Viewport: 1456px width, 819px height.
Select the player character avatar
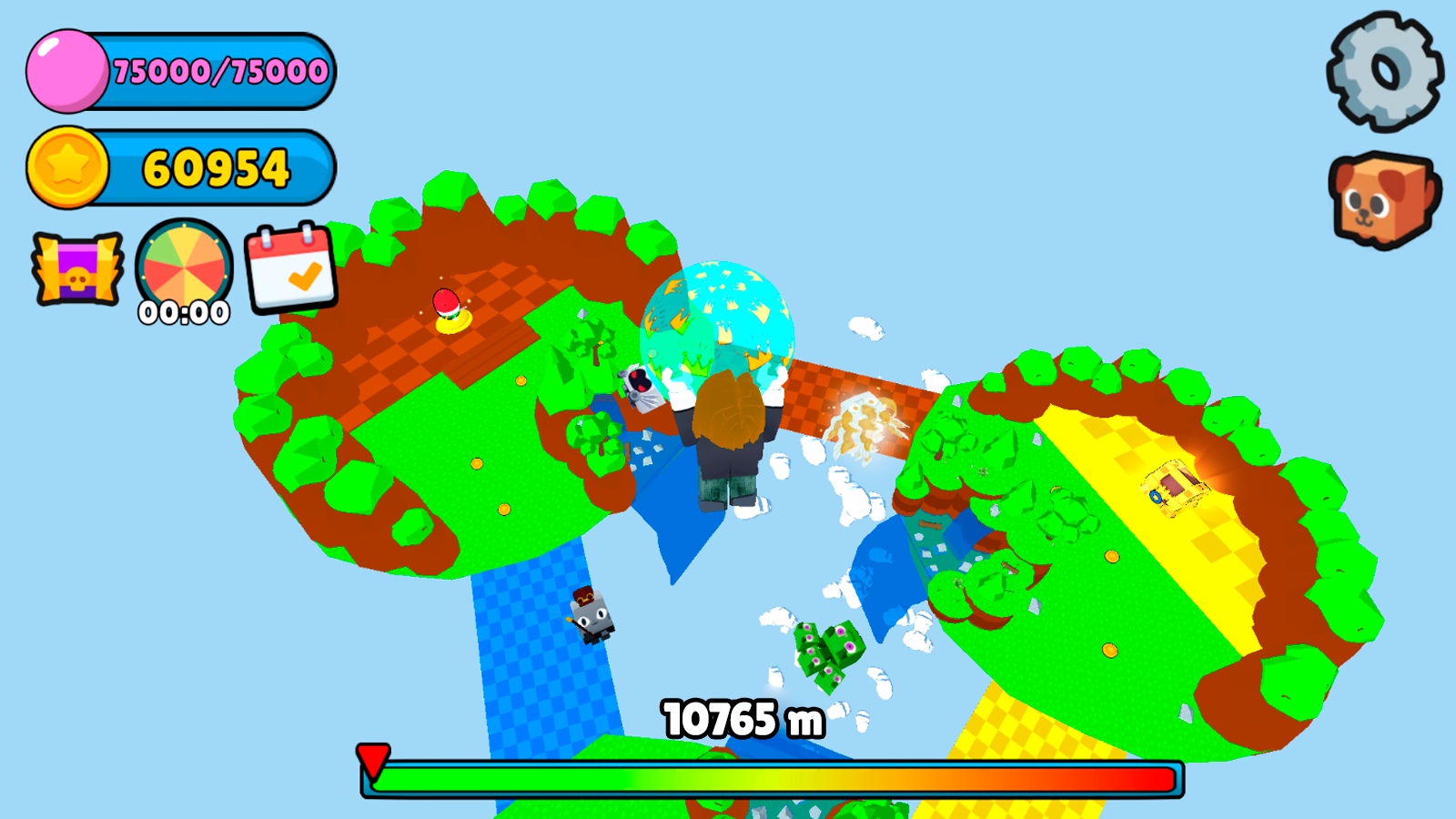point(728,437)
